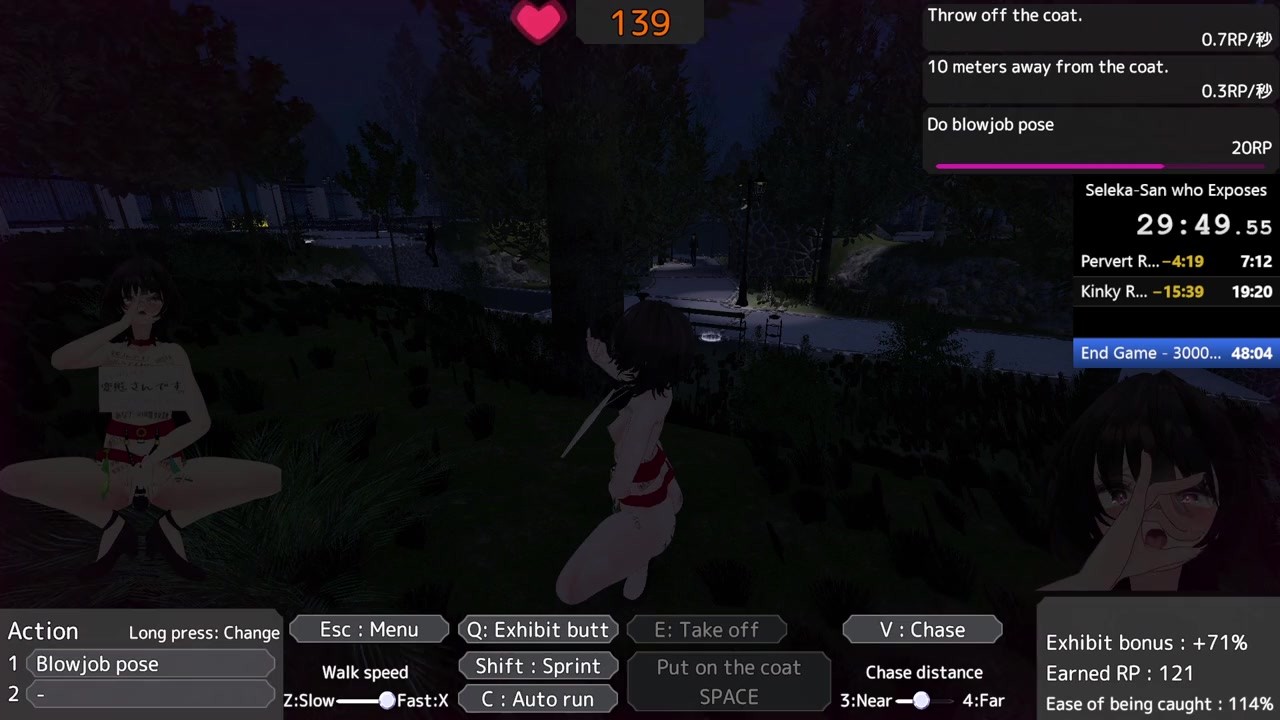Click the Exhibit butt button
This screenshot has width=1280, height=720.
(x=538, y=630)
